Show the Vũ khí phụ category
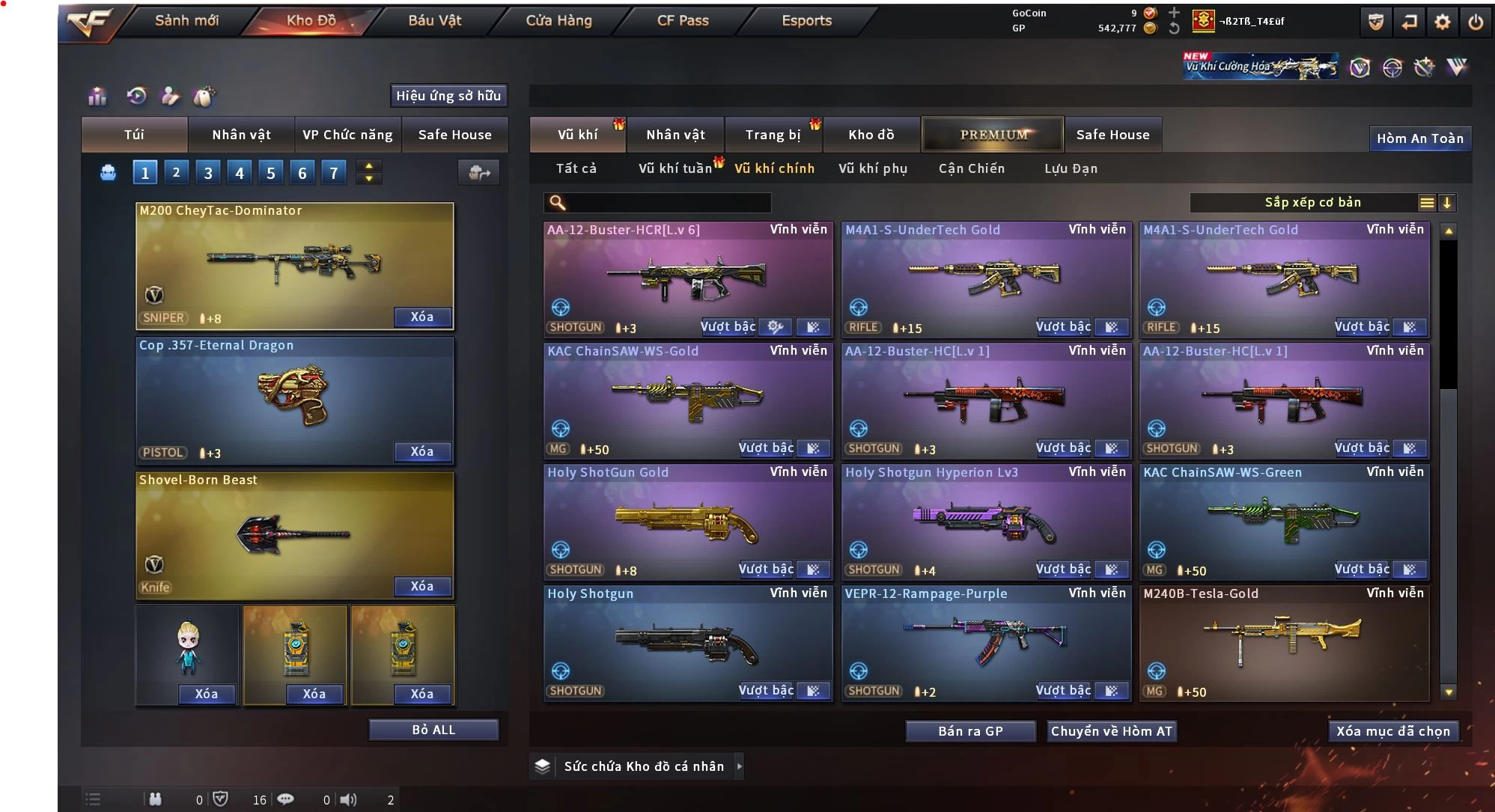 pos(872,168)
